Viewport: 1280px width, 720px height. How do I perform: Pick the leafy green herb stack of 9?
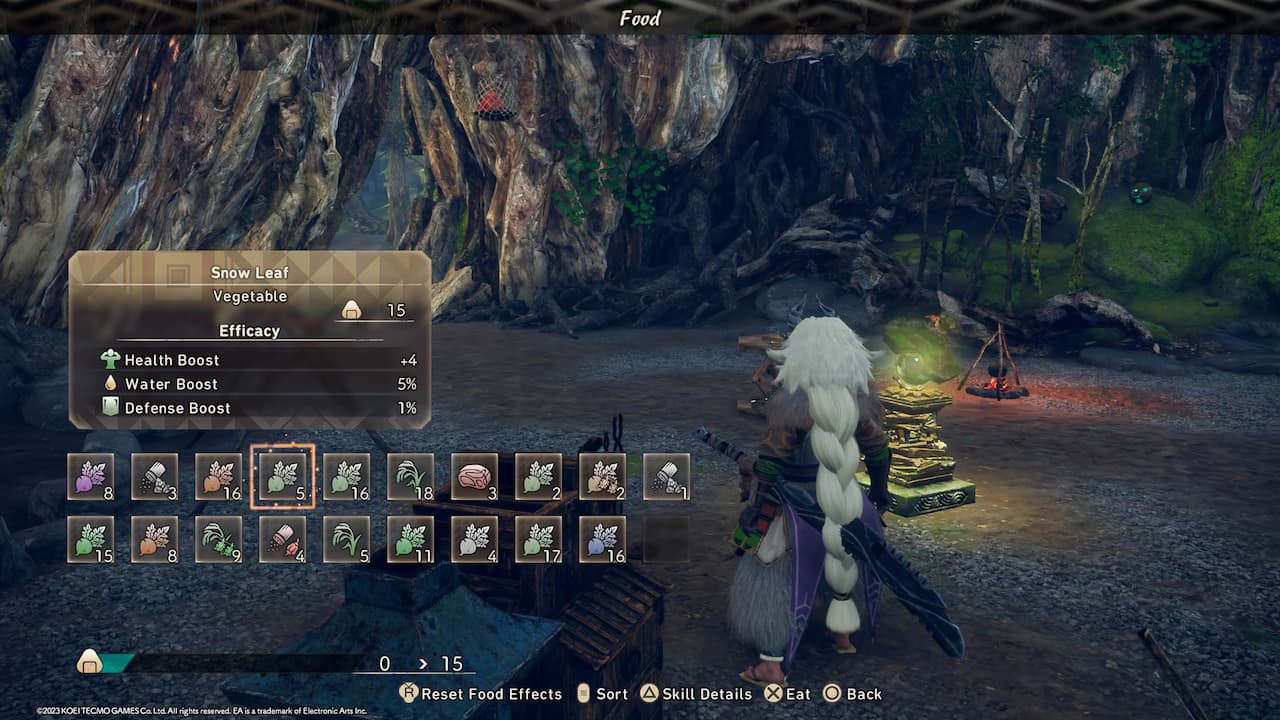tap(219, 539)
